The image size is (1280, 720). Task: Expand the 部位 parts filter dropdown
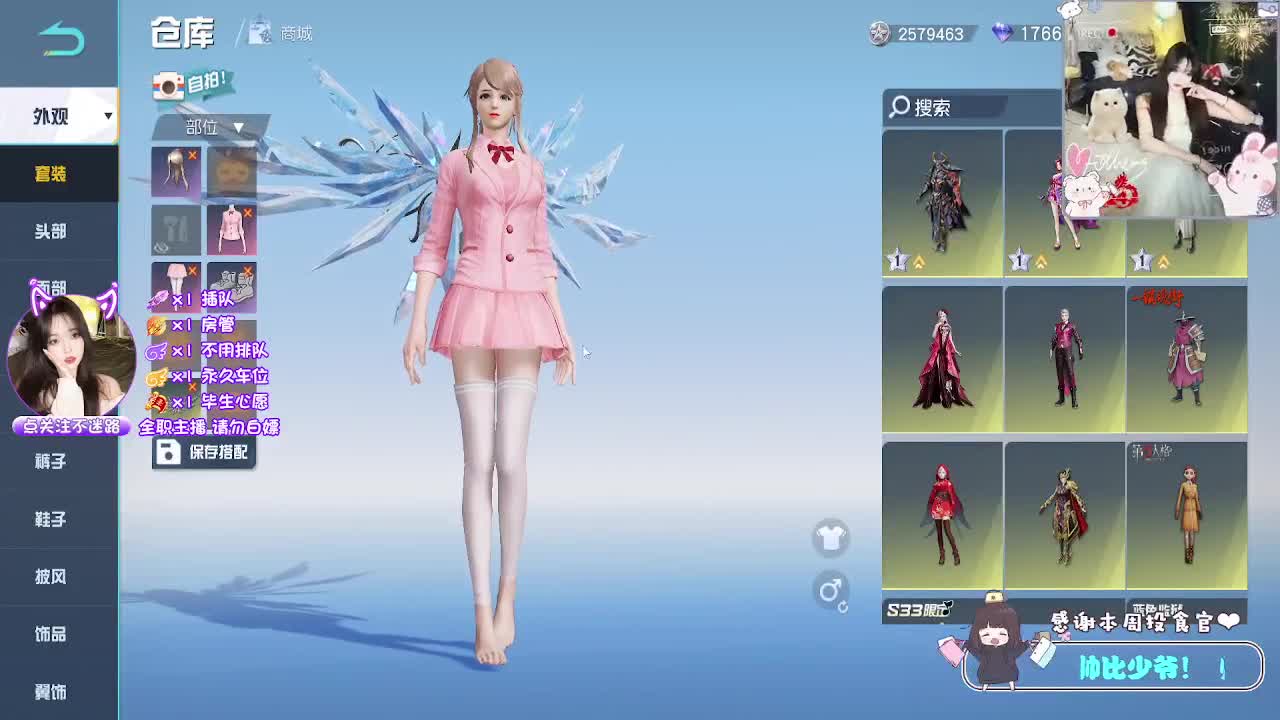tap(205, 129)
